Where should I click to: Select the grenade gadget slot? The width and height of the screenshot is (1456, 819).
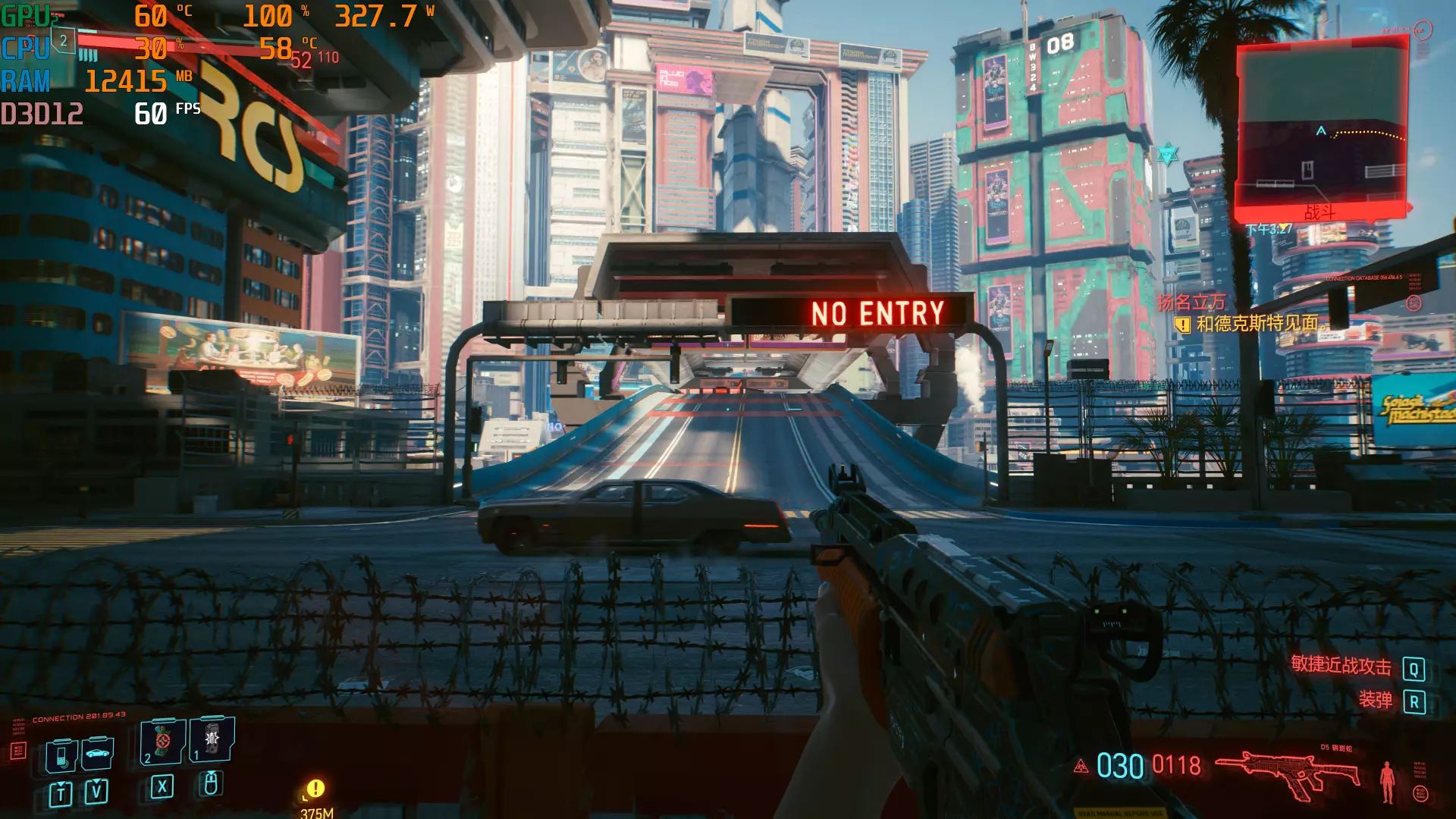(212, 738)
